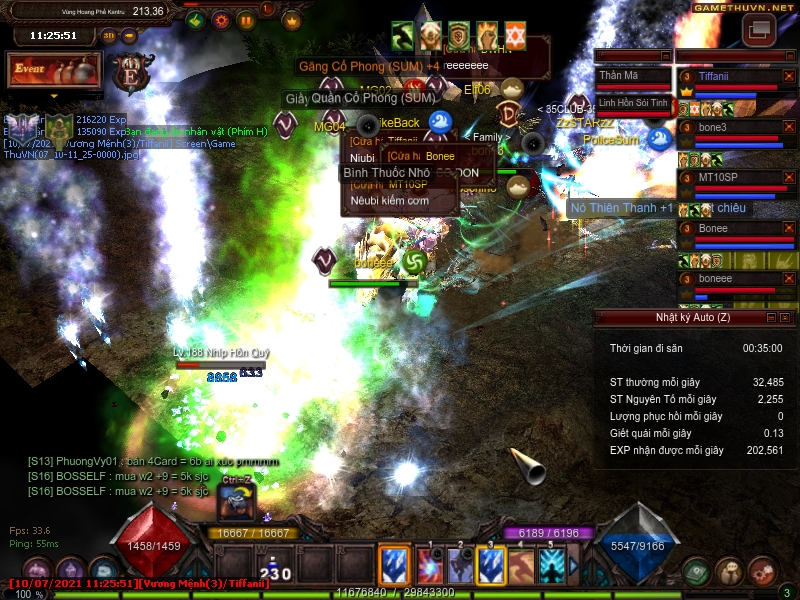This screenshot has height=600, width=800.
Task: Toggle the 3D view button
Action: click(109, 35)
